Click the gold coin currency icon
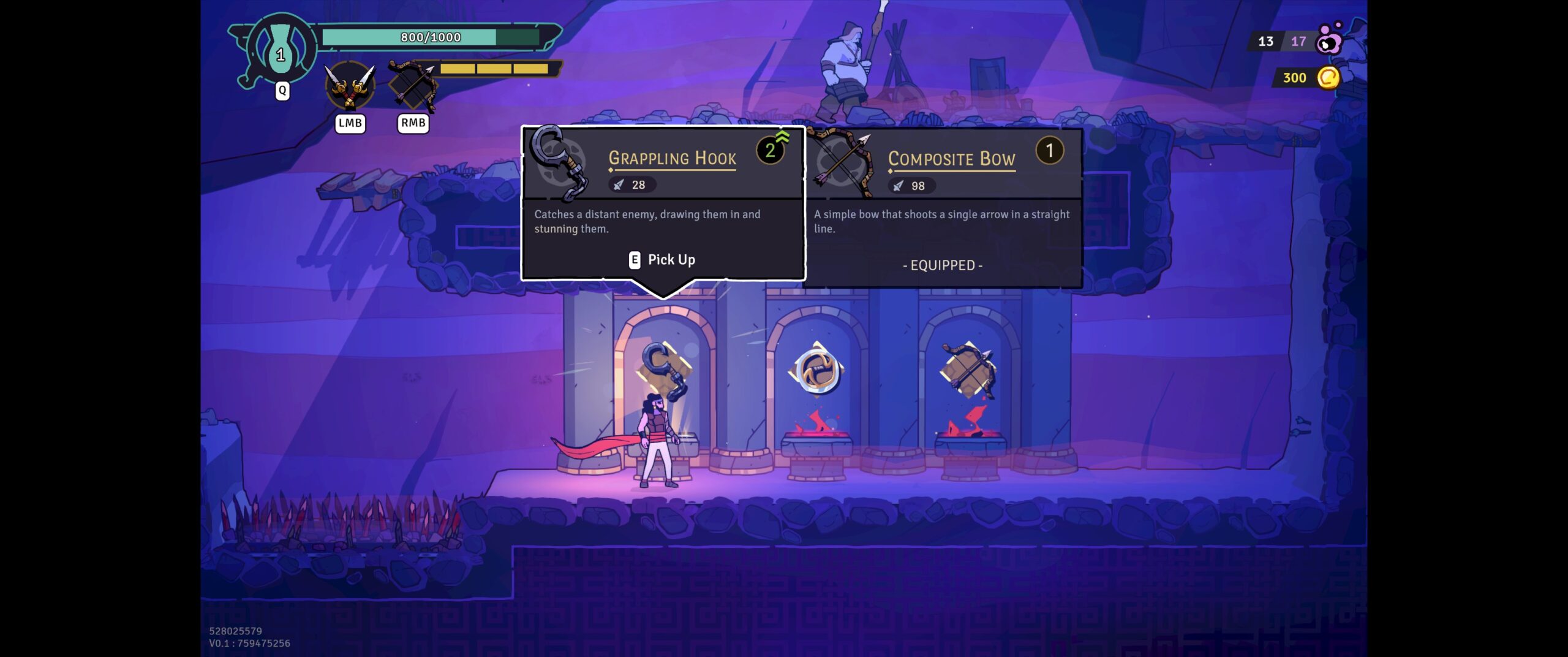Image resolution: width=1568 pixels, height=657 pixels. (x=1327, y=78)
